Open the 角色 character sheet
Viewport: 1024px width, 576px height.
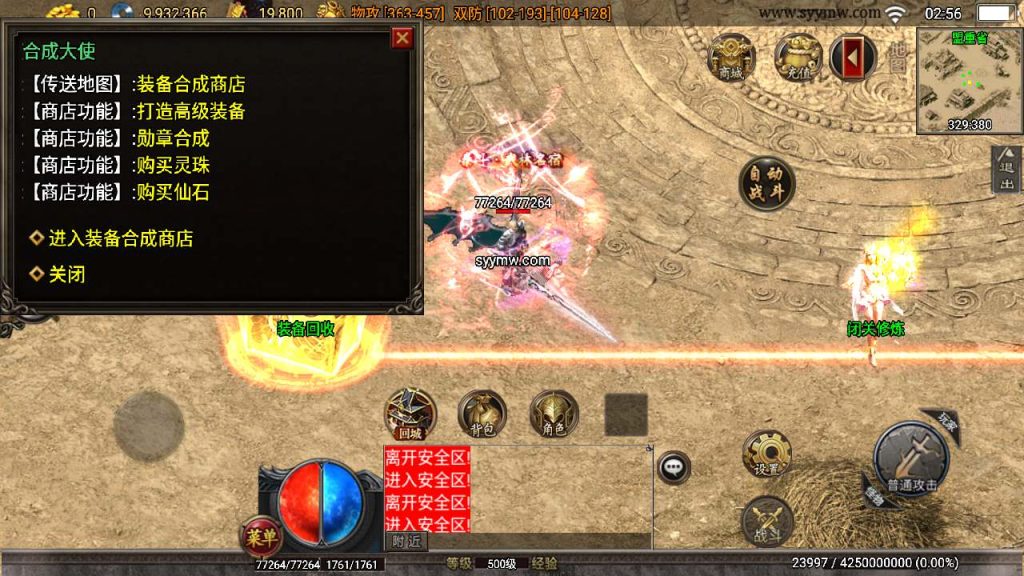554,413
